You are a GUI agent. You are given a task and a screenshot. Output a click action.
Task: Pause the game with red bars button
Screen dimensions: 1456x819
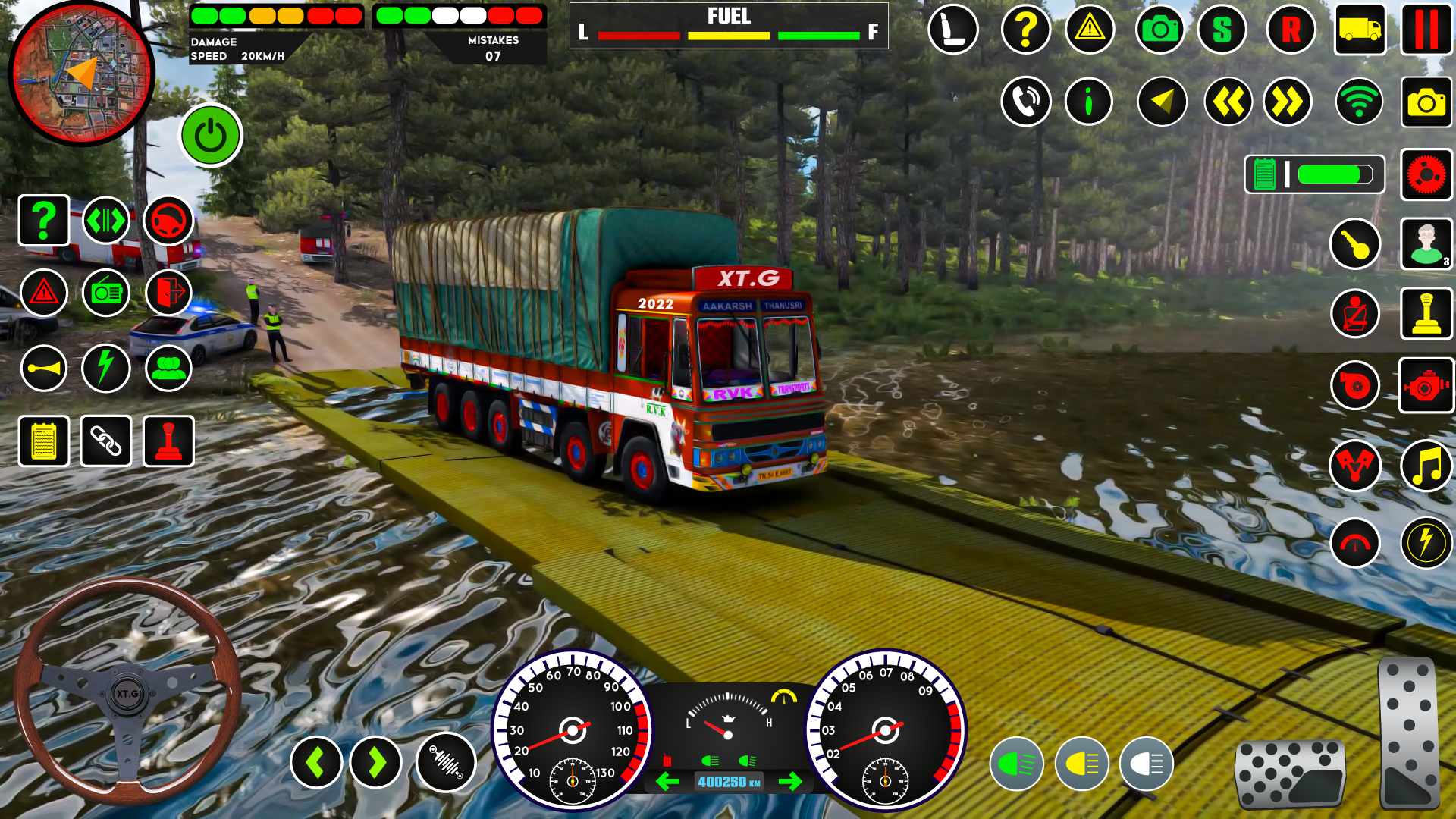[x=1426, y=30]
